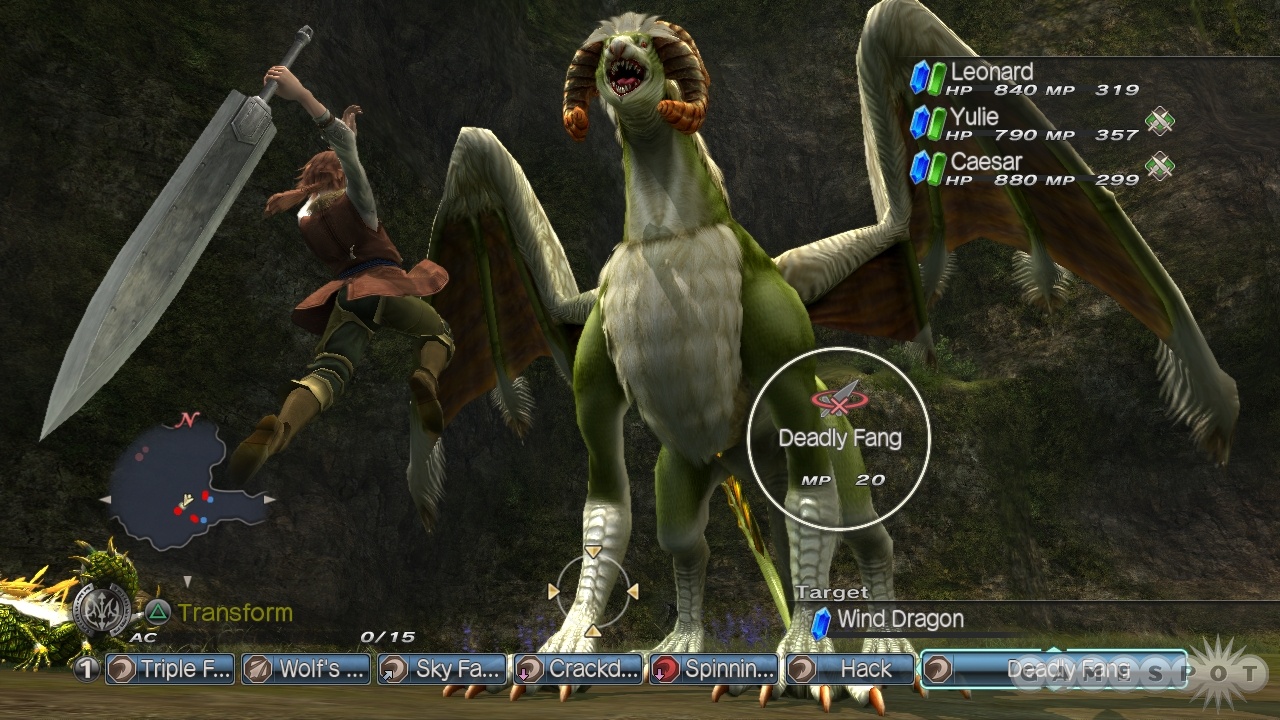The width and height of the screenshot is (1280, 720).
Task: Click the command palette number 1 indicator
Action: (87, 669)
